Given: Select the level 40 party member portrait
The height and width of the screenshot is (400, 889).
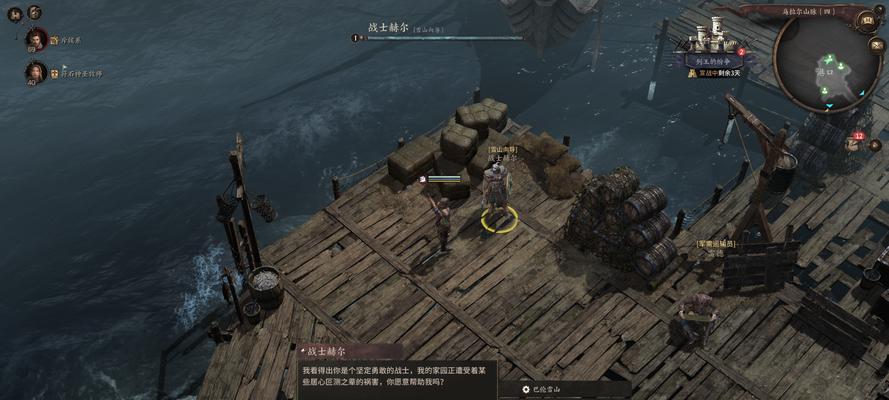Looking at the screenshot, I should point(37,72).
